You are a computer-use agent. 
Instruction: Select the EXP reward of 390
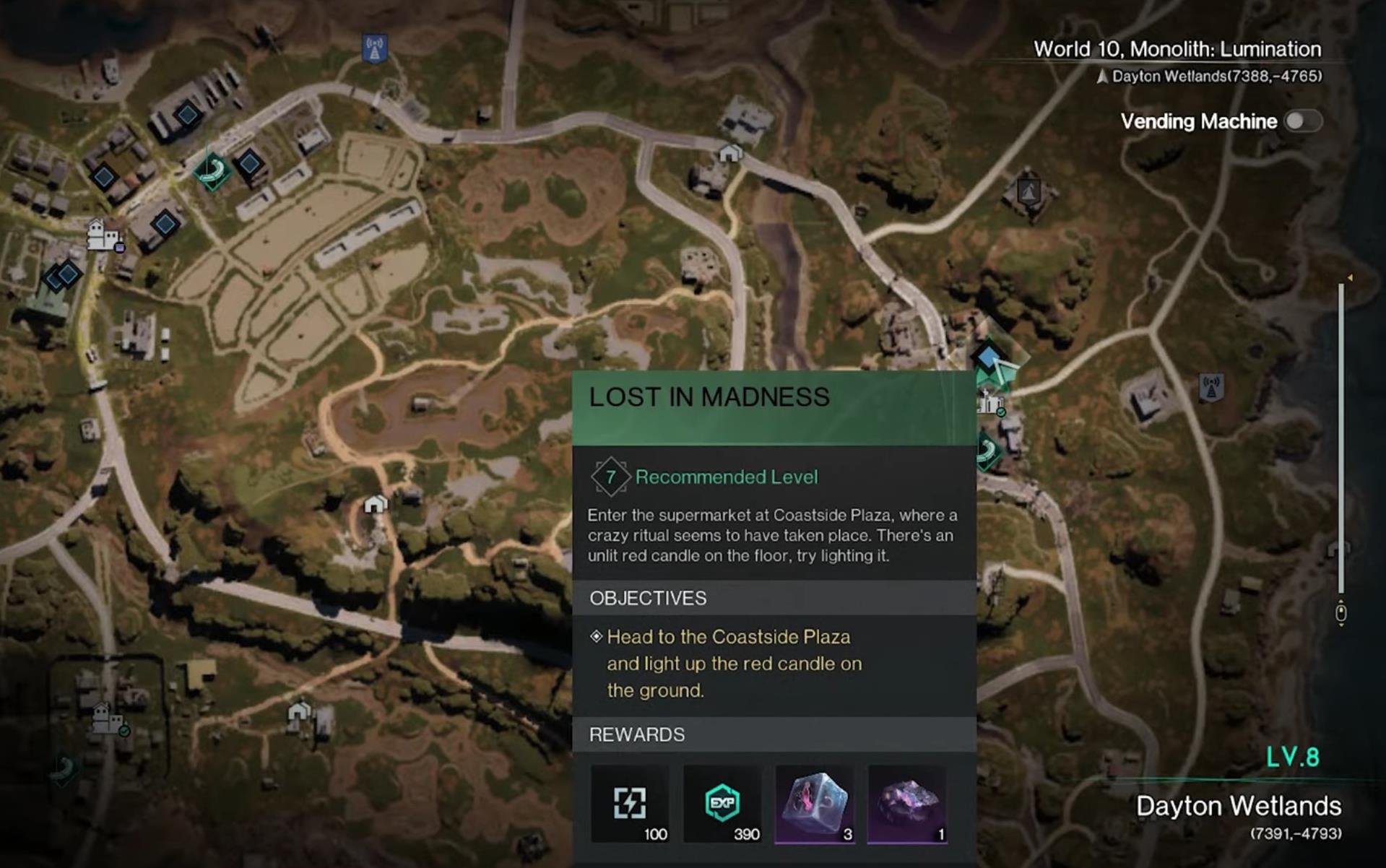pos(722,804)
